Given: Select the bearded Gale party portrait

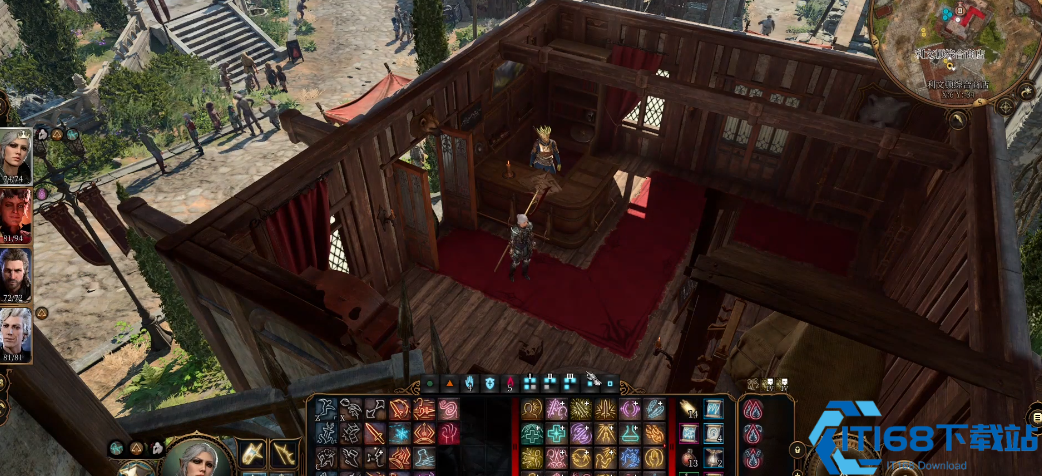Looking at the screenshot, I should coord(16,275).
